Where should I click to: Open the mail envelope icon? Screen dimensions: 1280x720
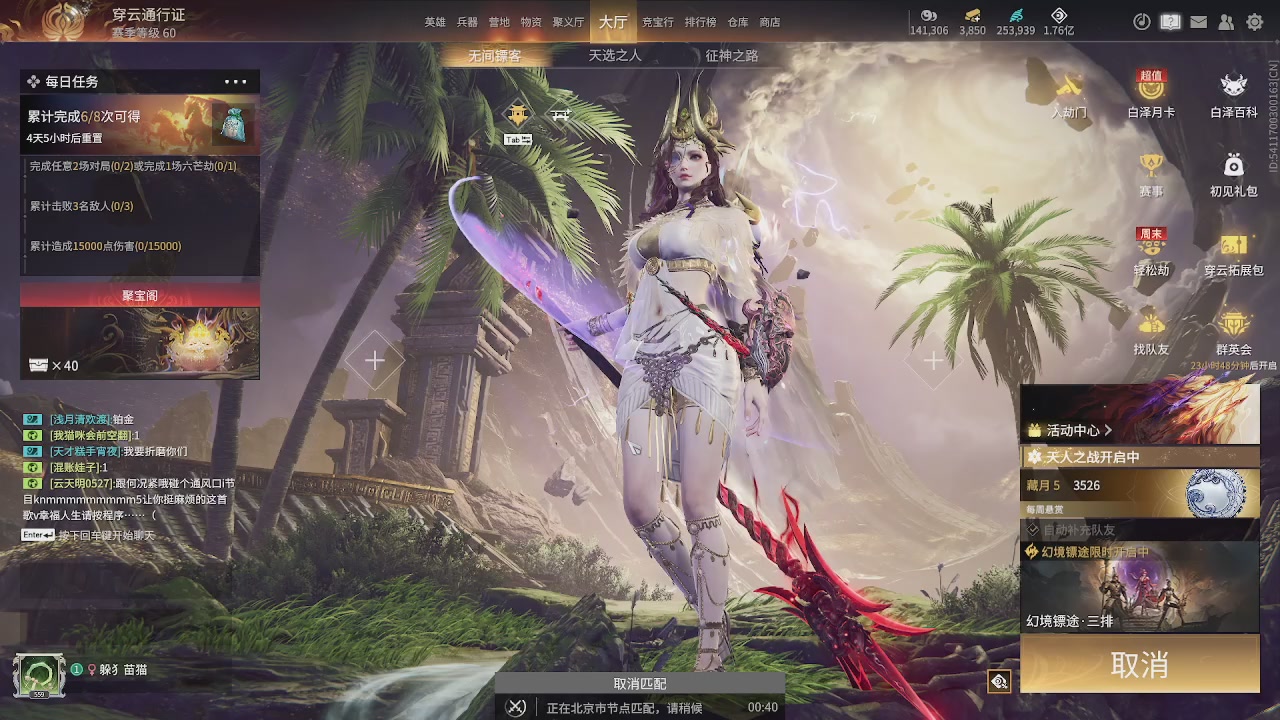pyautogui.click(x=1199, y=22)
